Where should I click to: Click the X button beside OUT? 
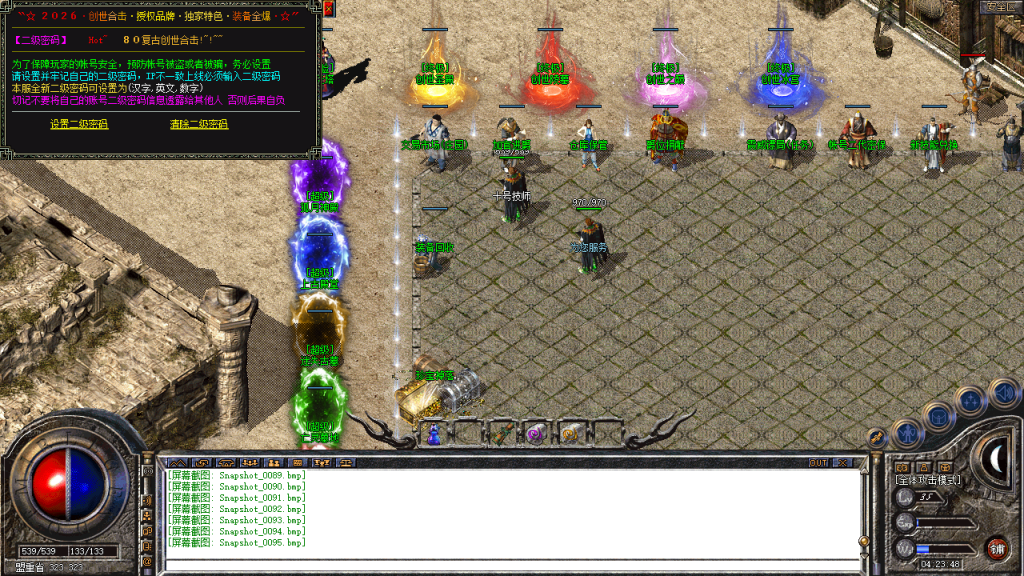click(x=842, y=463)
